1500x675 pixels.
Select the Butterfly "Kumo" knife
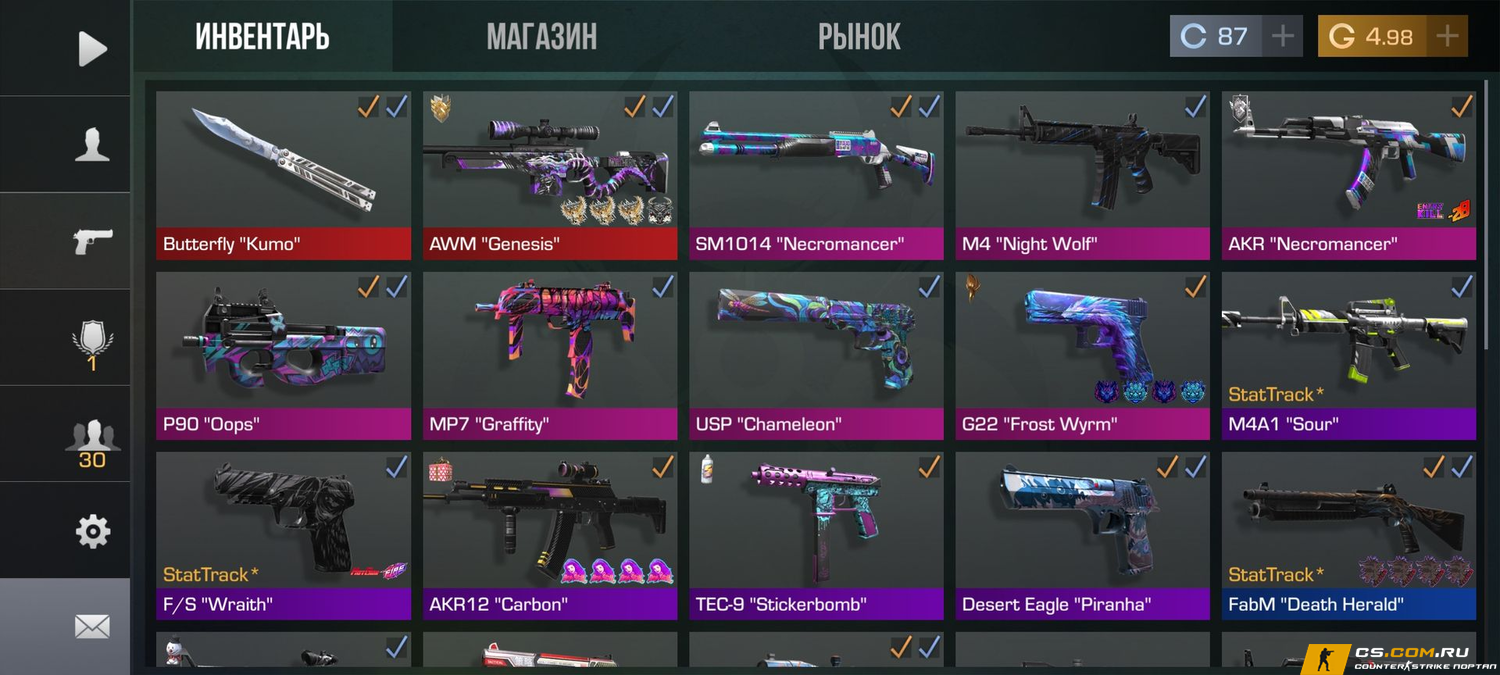coord(283,175)
